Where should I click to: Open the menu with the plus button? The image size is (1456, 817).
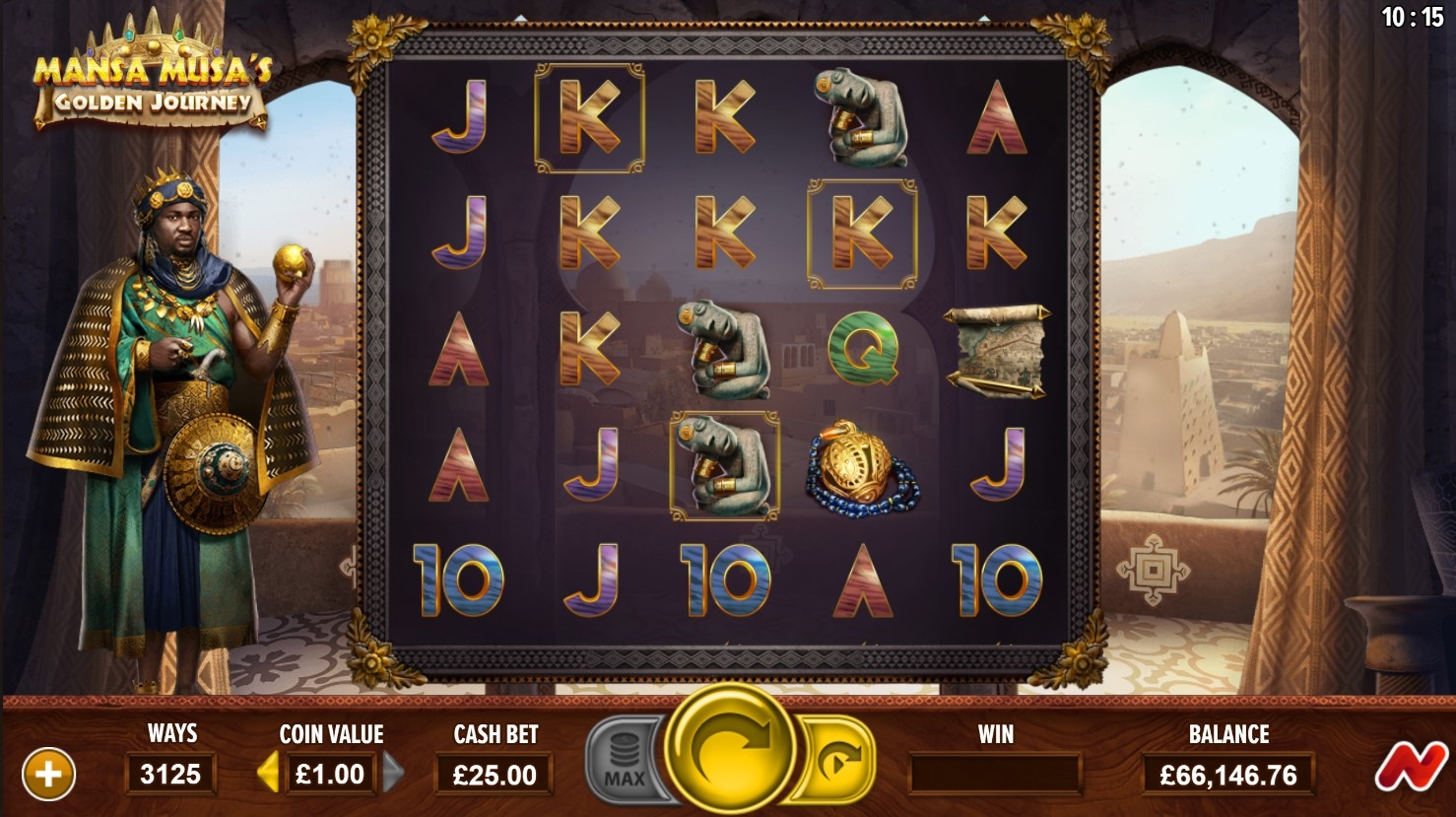click(x=47, y=774)
